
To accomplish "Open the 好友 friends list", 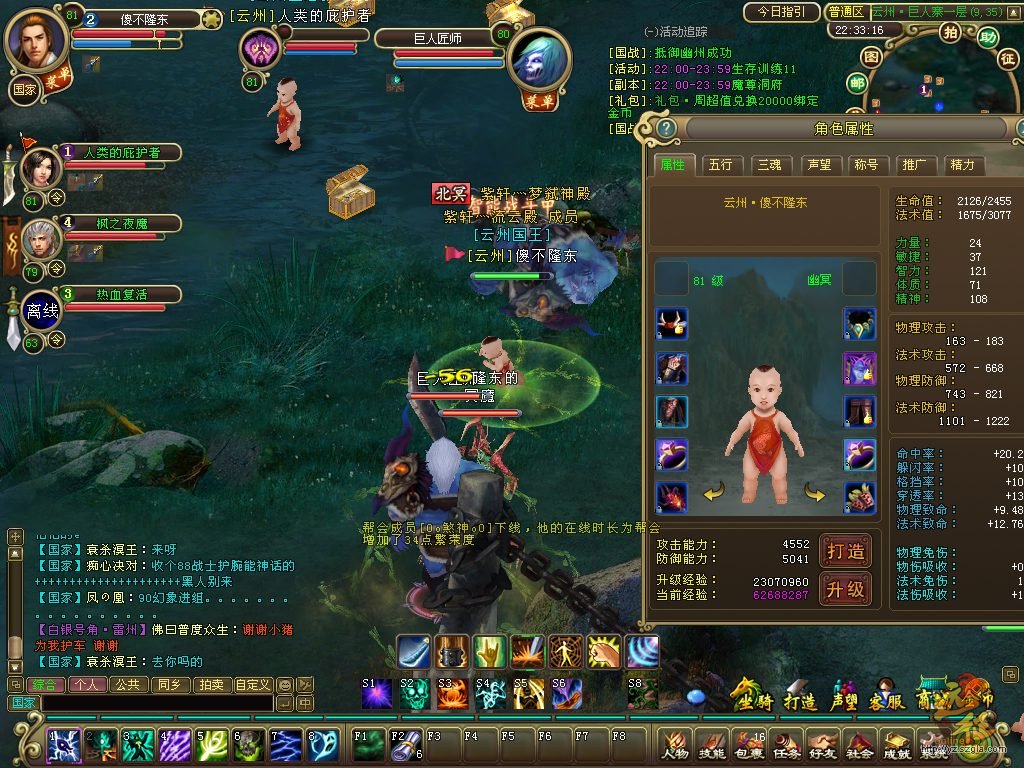I will point(823,743).
